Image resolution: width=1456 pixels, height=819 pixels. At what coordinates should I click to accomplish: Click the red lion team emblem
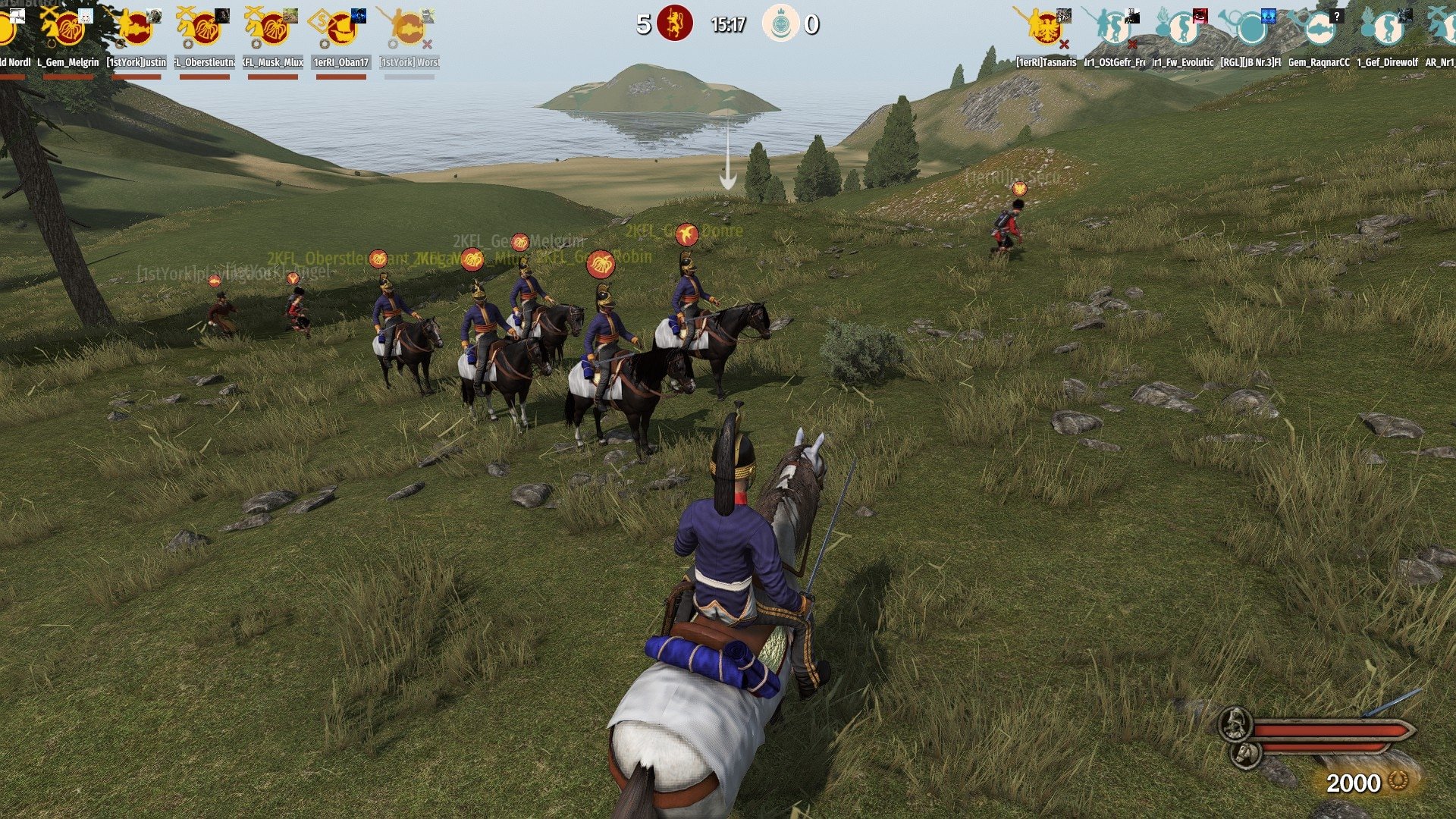[674, 24]
